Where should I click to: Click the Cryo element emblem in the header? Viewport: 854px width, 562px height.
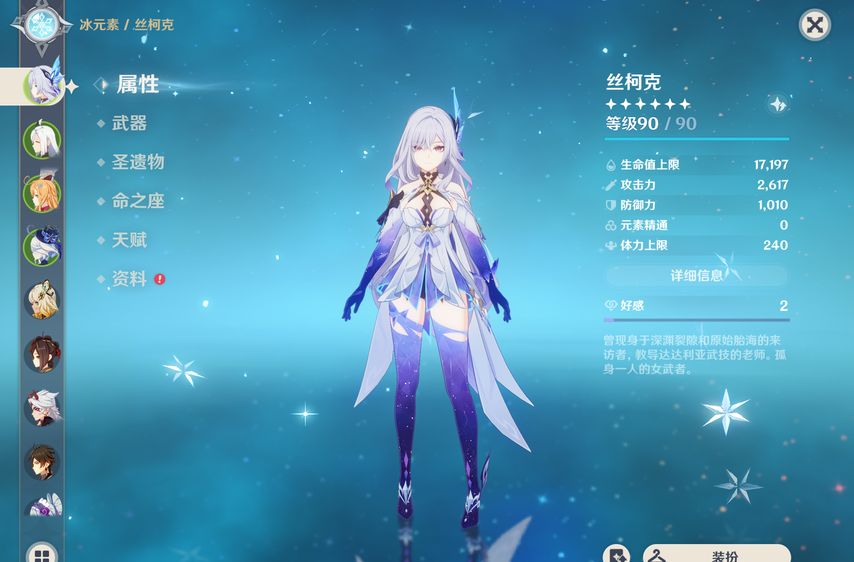(x=41, y=24)
